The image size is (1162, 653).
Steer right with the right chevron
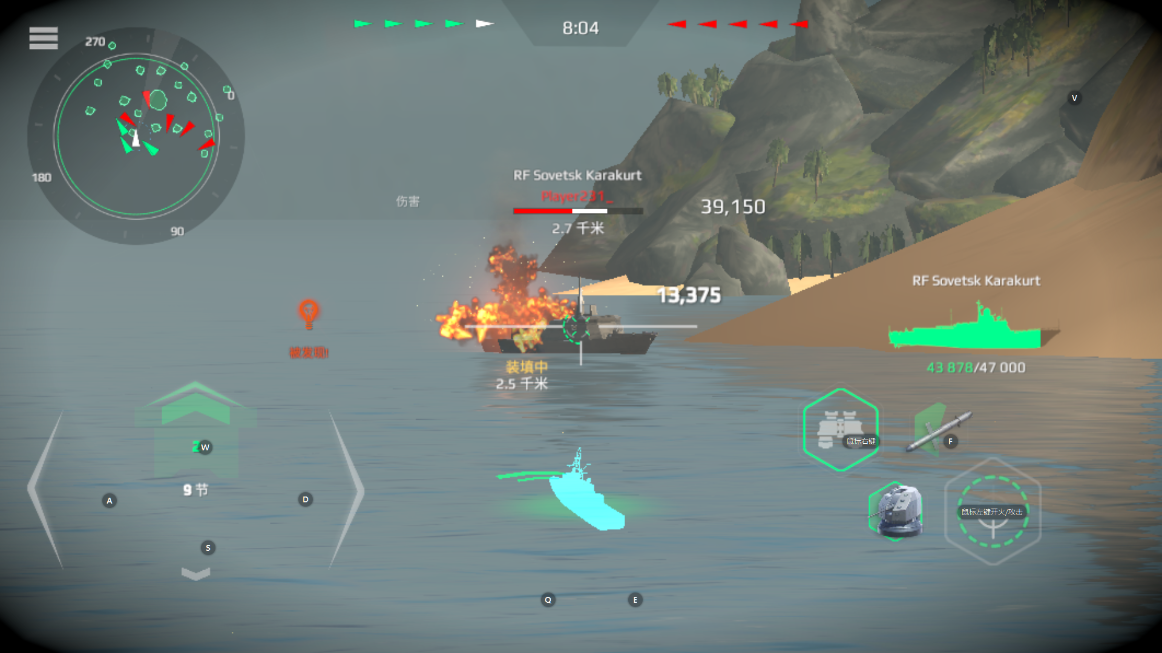346,489
